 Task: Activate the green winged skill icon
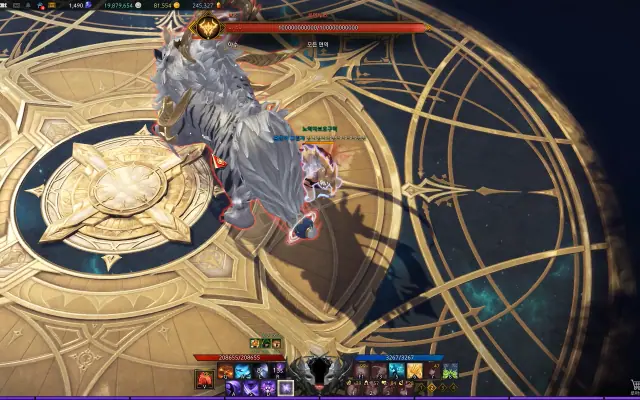(449, 371)
